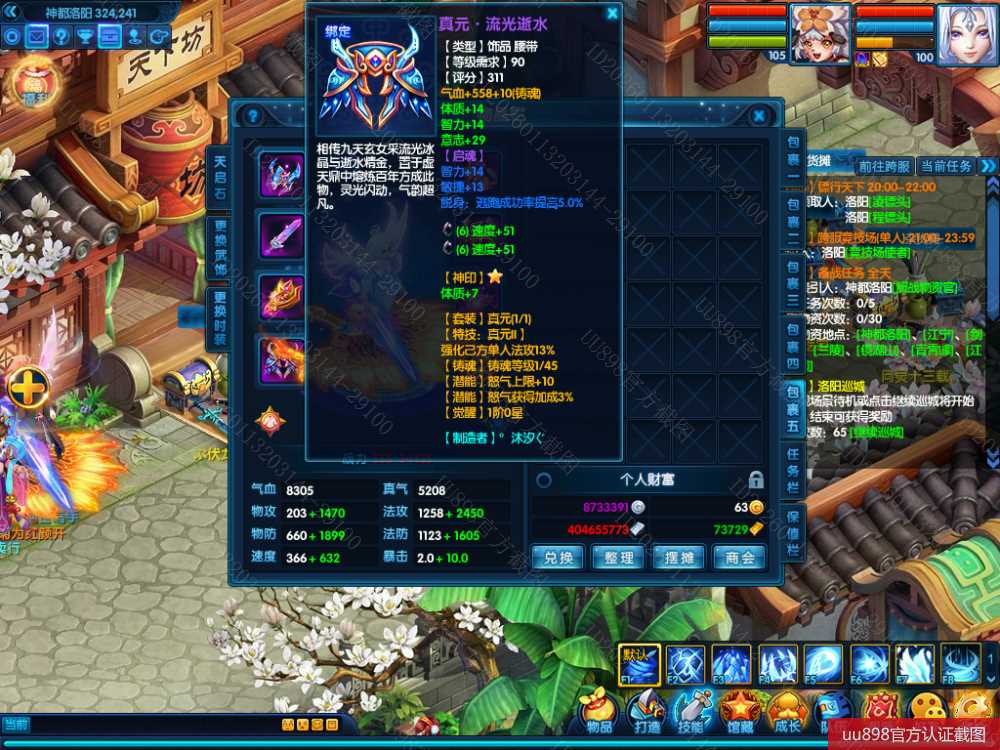
Task: Go to 前往跨服 cross-server
Action: (x=883, y=166)
